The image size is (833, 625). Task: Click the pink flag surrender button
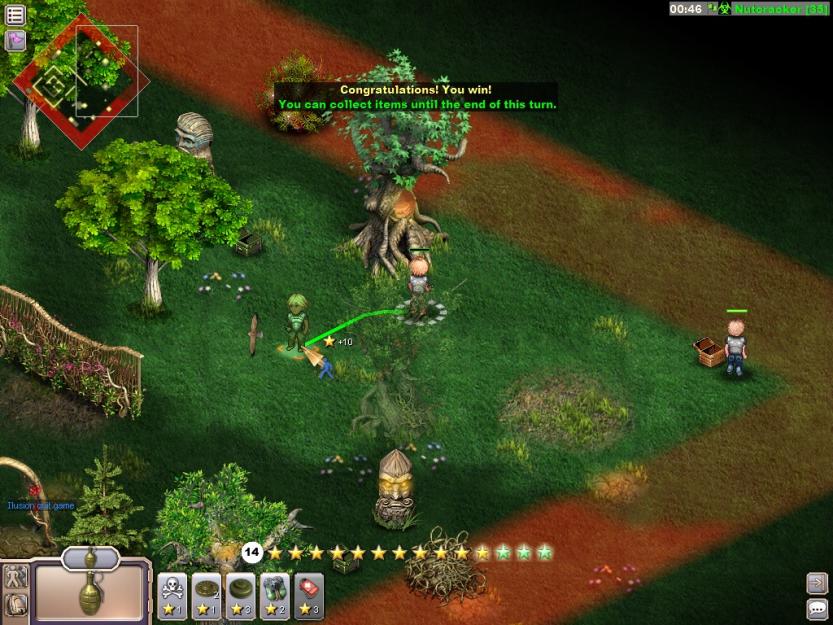(15, 40)
